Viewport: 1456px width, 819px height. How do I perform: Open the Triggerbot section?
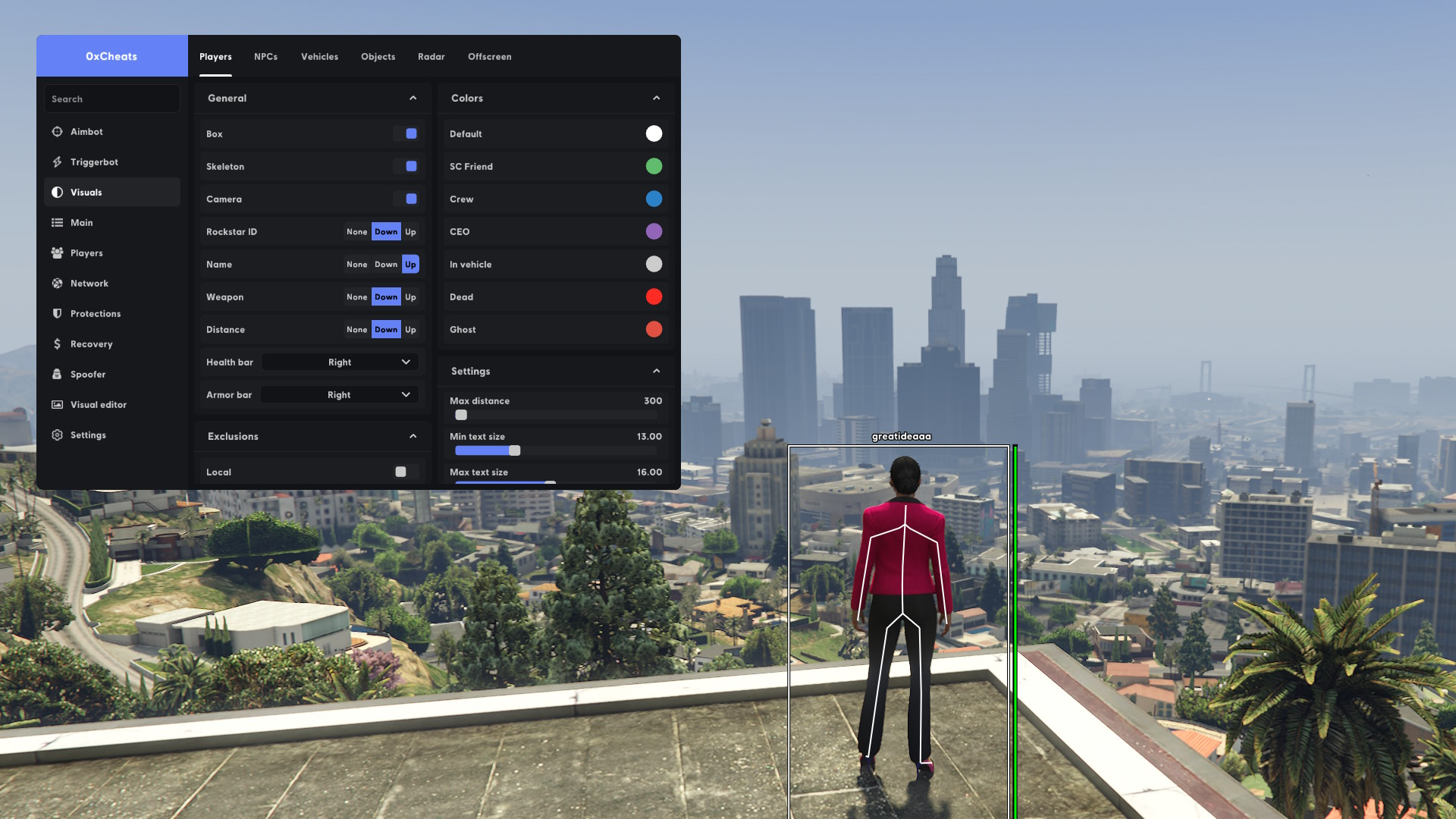click(x=58, y=162)
